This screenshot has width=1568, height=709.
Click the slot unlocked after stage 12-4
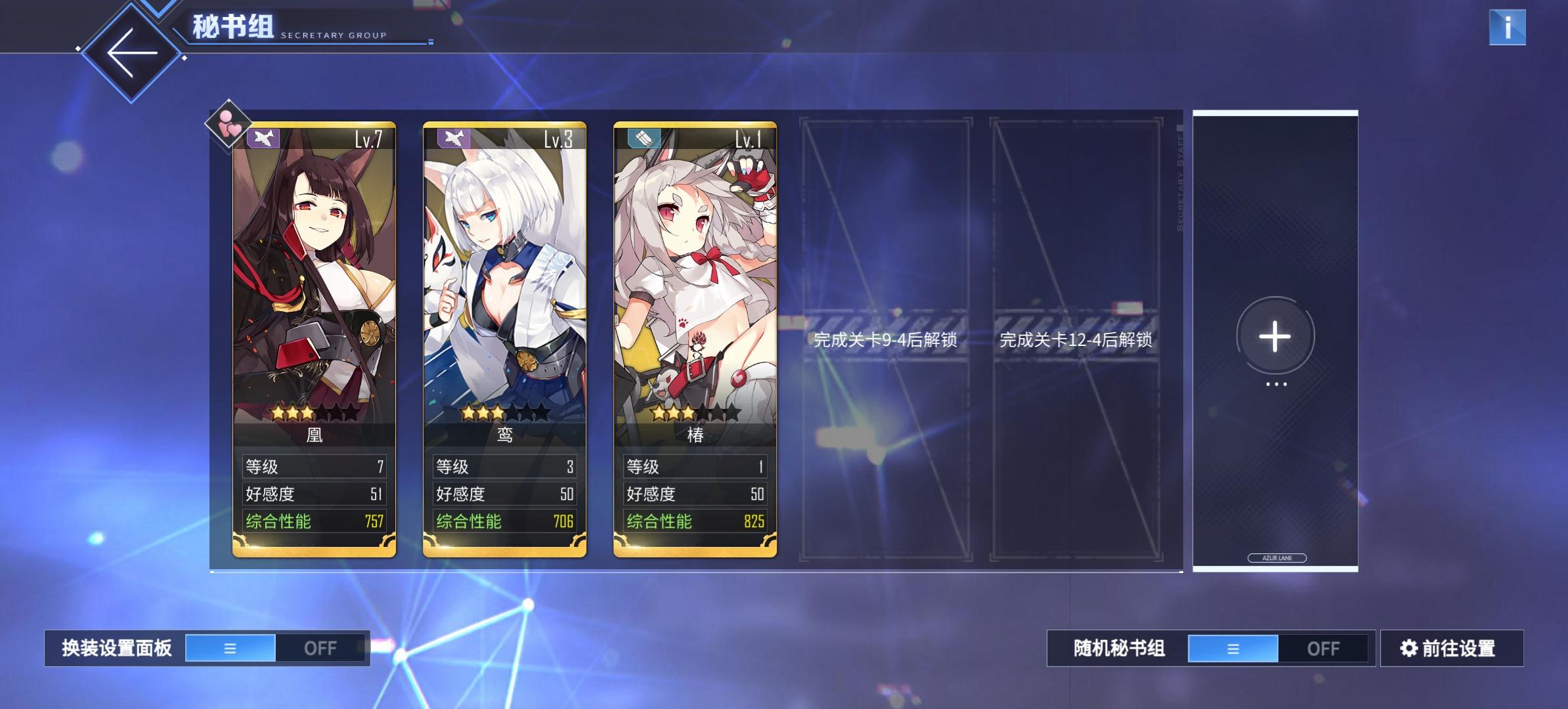1076,341
